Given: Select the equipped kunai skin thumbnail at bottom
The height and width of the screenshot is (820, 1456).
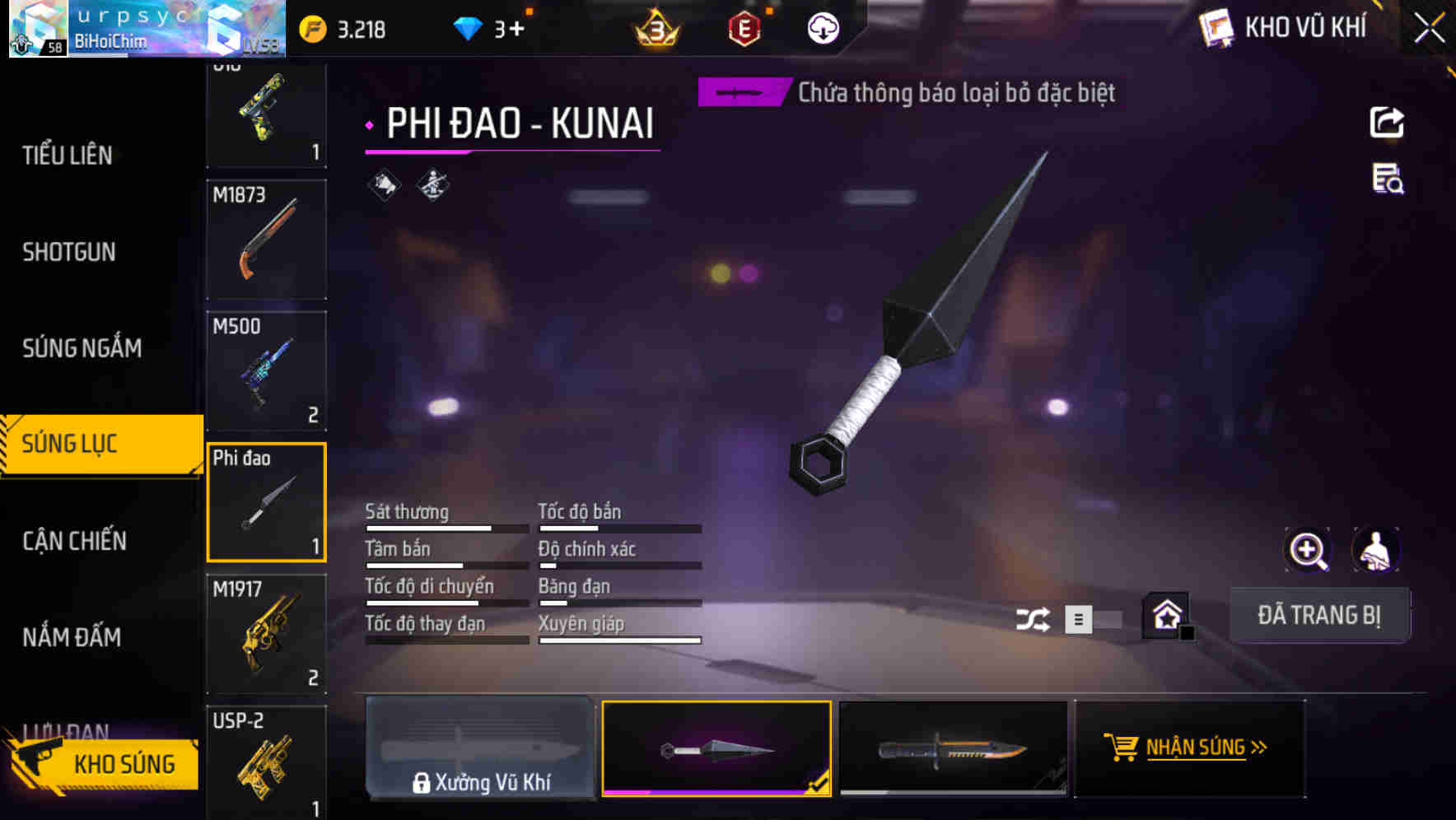Looking at the screenshot, I should (717, 748).
